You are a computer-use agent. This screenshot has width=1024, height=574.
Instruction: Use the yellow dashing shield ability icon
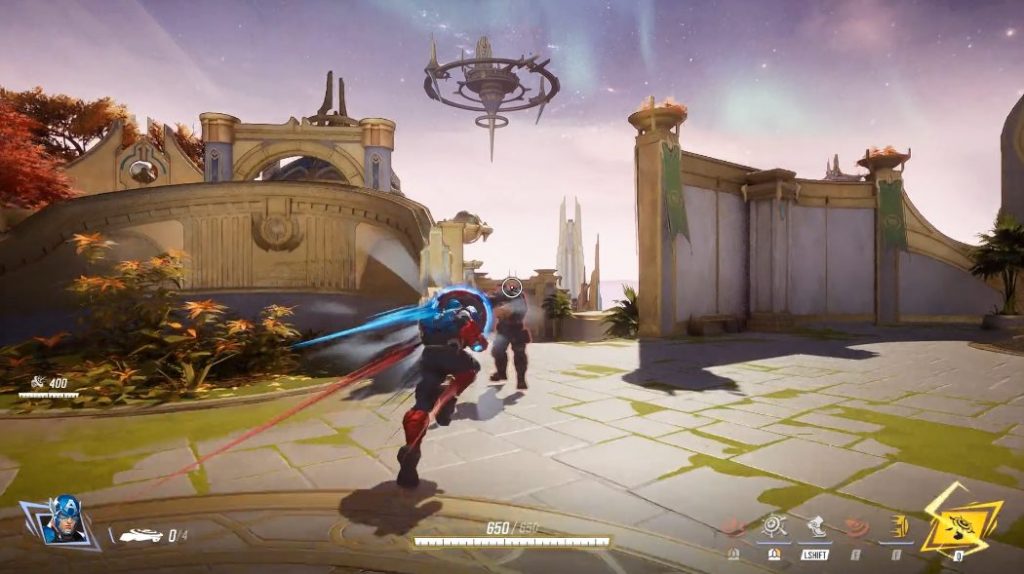897,528
